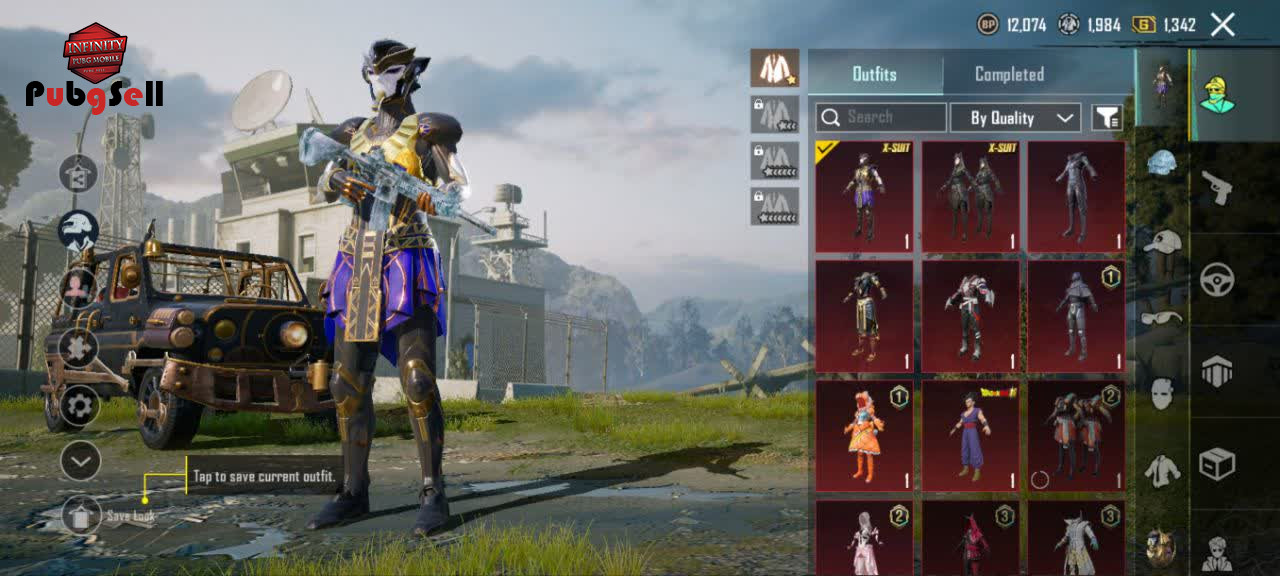Open the gear settings icon on the left
The width and height of the screenshot is (1280, 576).
pyautogui.click(x=80, y=405)
